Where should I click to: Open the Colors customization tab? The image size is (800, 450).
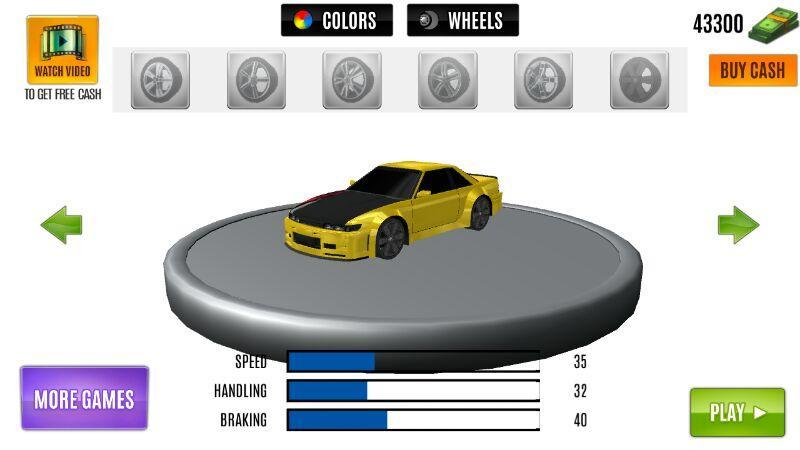tap(336, 20)
